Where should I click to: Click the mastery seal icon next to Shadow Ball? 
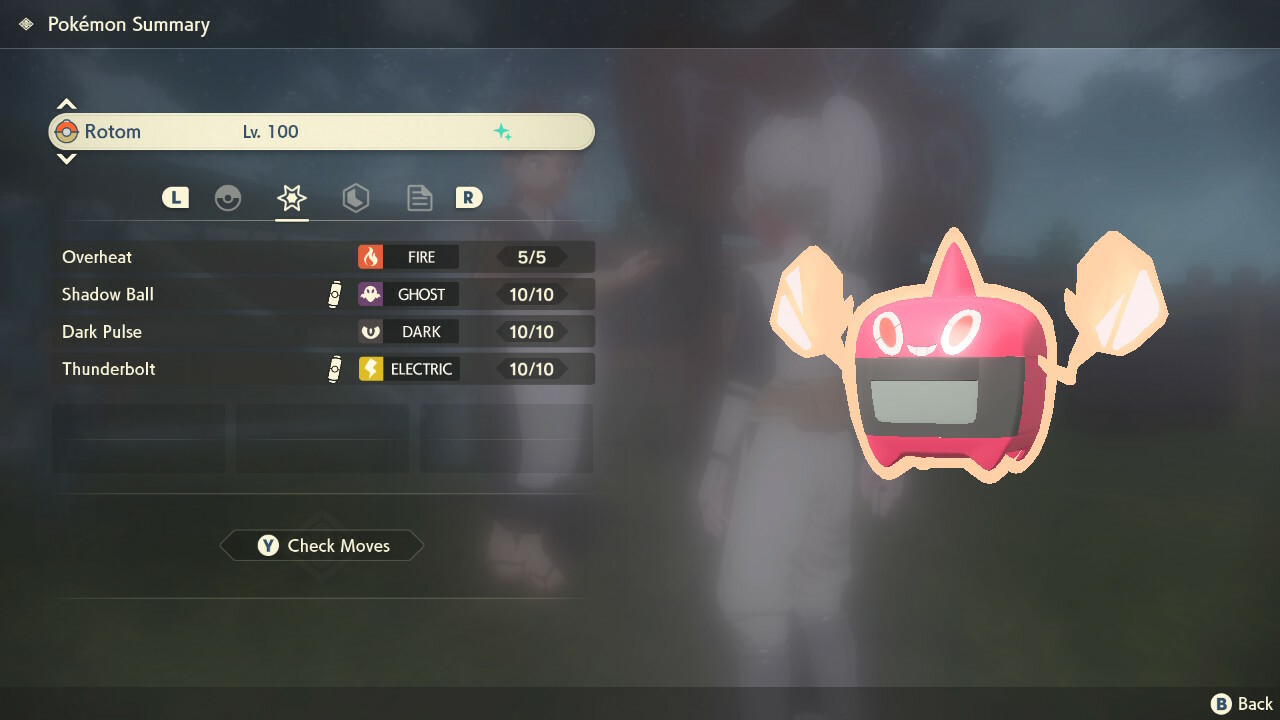pos(336,294)
